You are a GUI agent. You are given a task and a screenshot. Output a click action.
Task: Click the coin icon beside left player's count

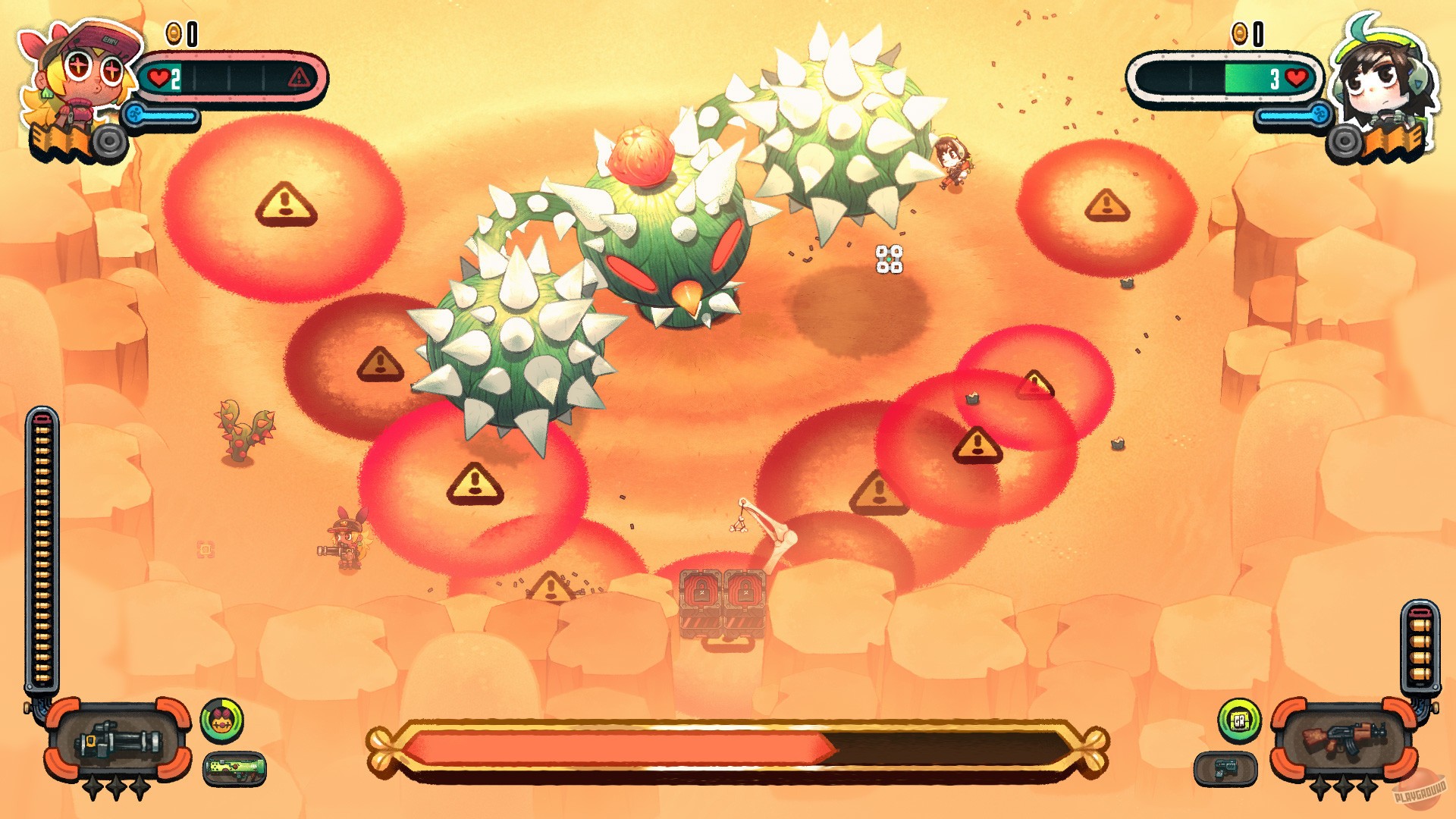coord(173,32)
